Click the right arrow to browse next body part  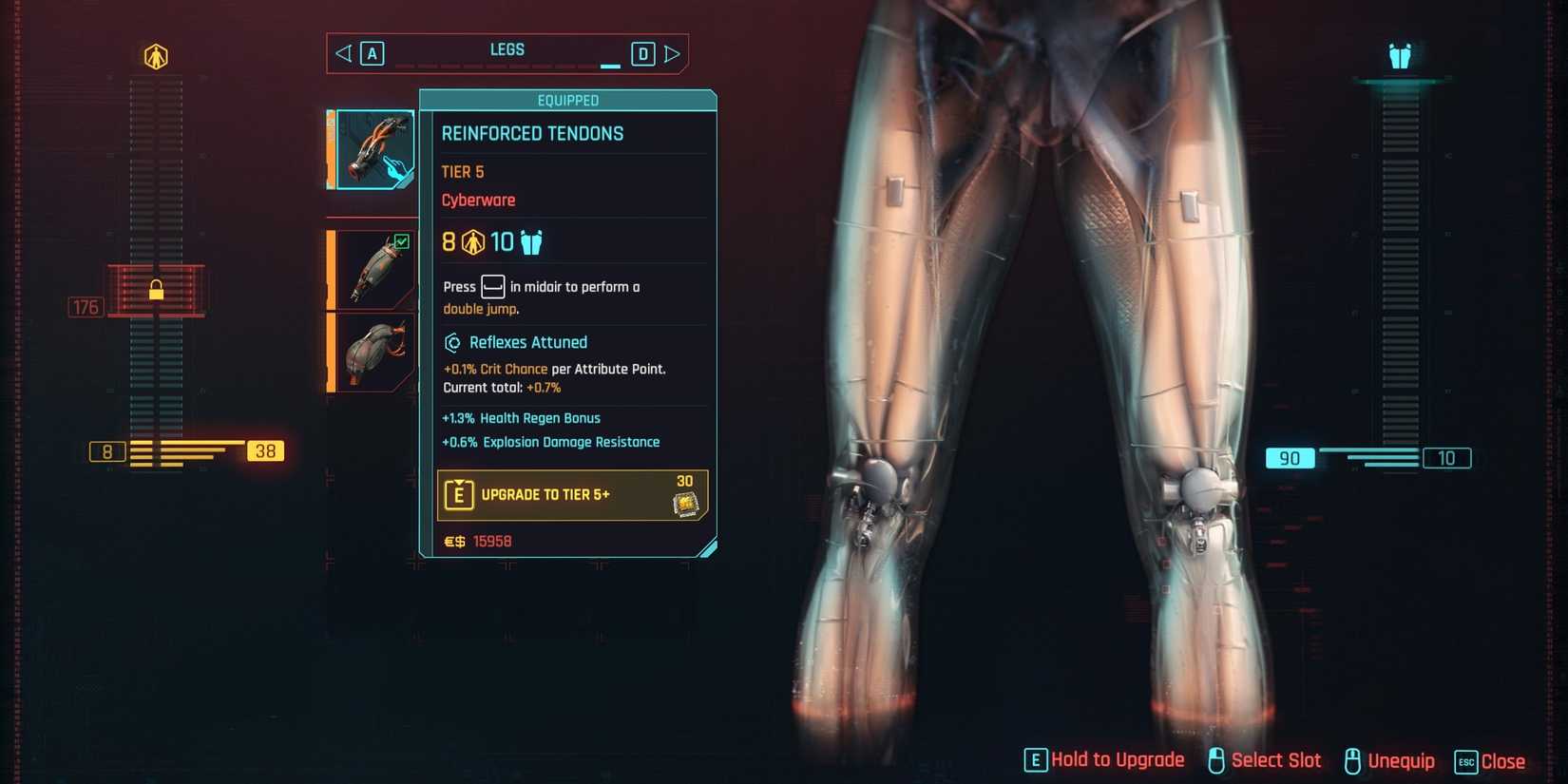click(x=673, y=53)
